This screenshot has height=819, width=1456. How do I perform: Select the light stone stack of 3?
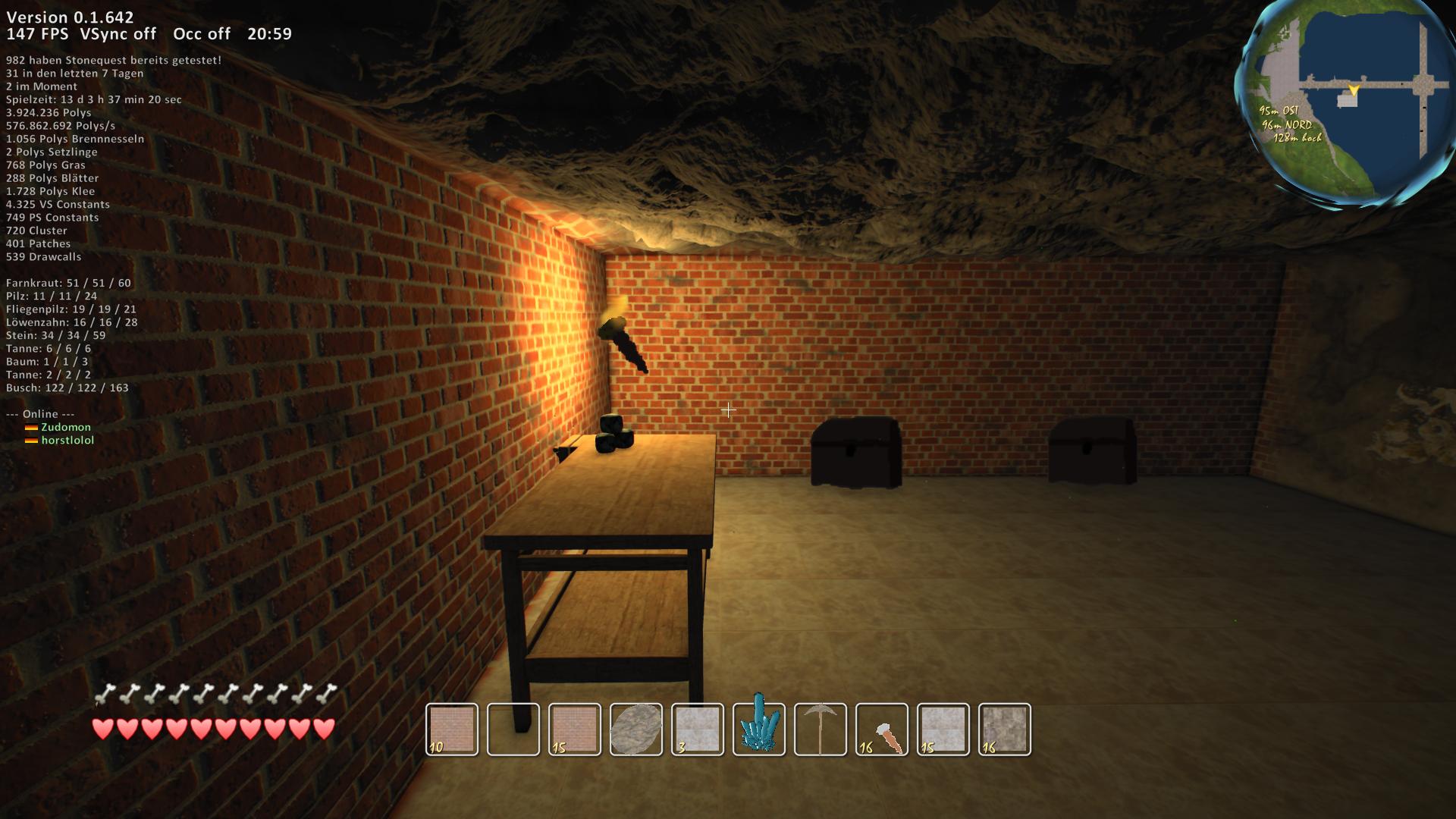698,730
